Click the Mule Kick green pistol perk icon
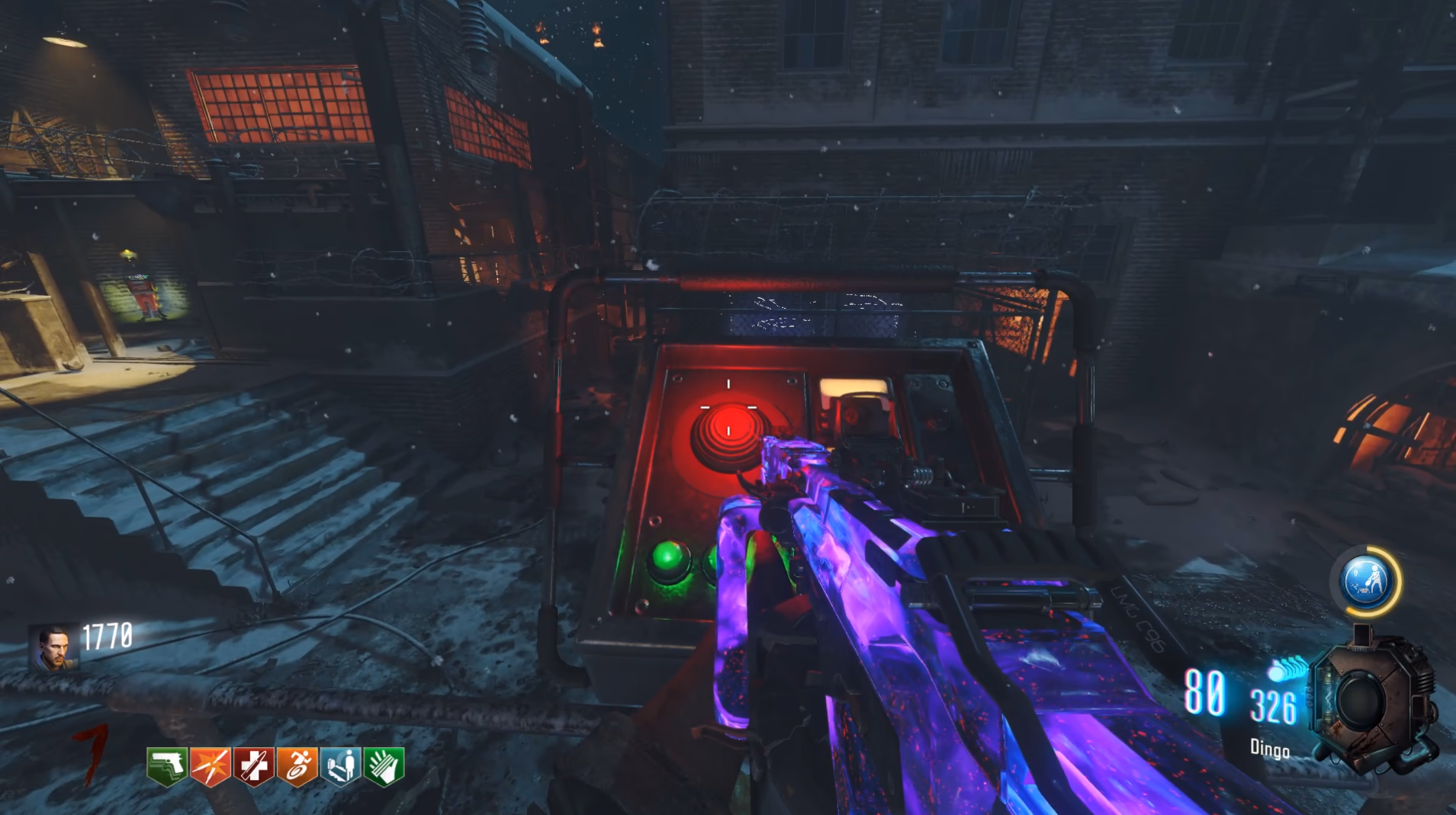1456x815 pixels. 167,766
